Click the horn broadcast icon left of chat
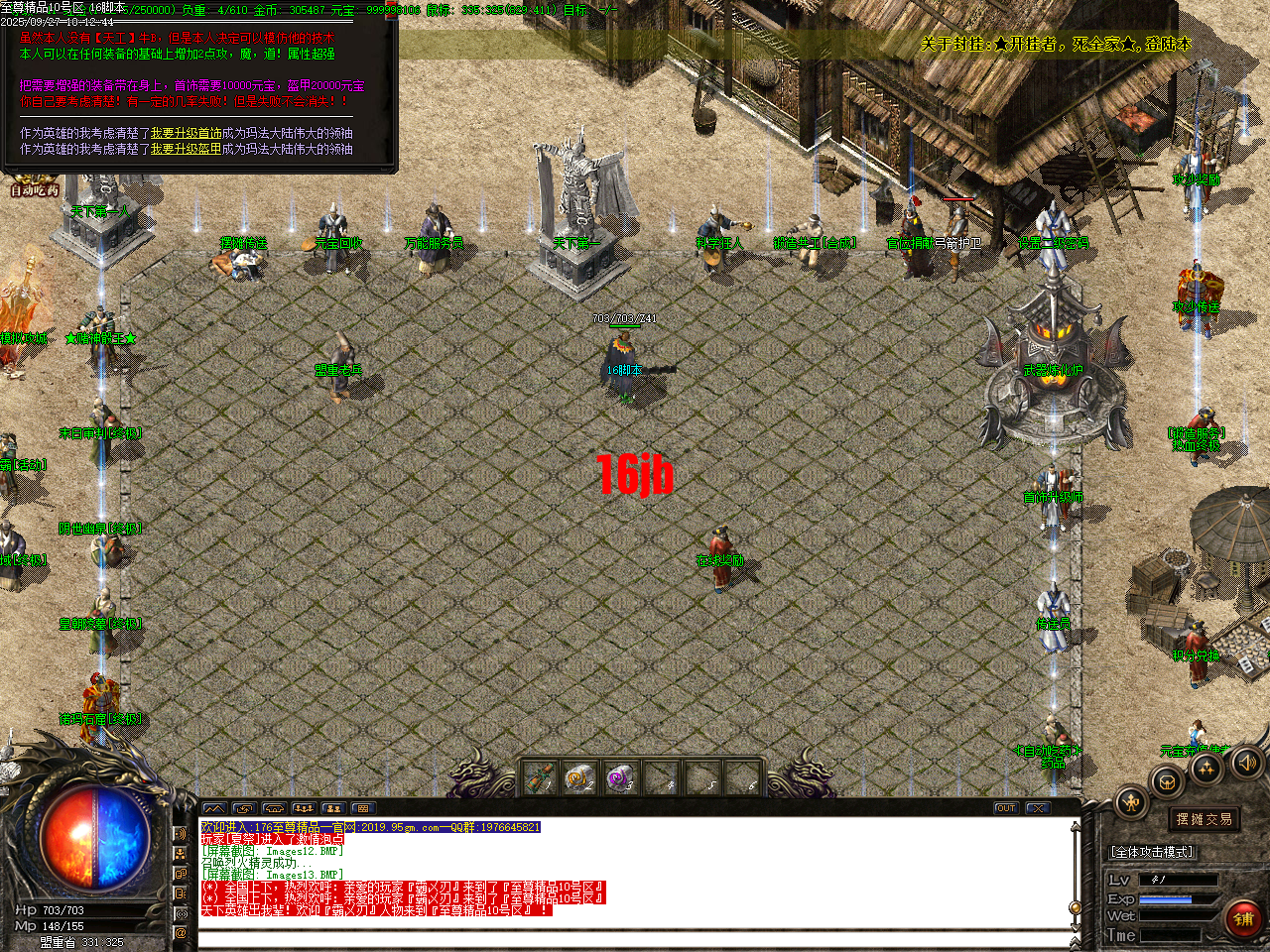The image size is (1270, 952). click(181, 835)
